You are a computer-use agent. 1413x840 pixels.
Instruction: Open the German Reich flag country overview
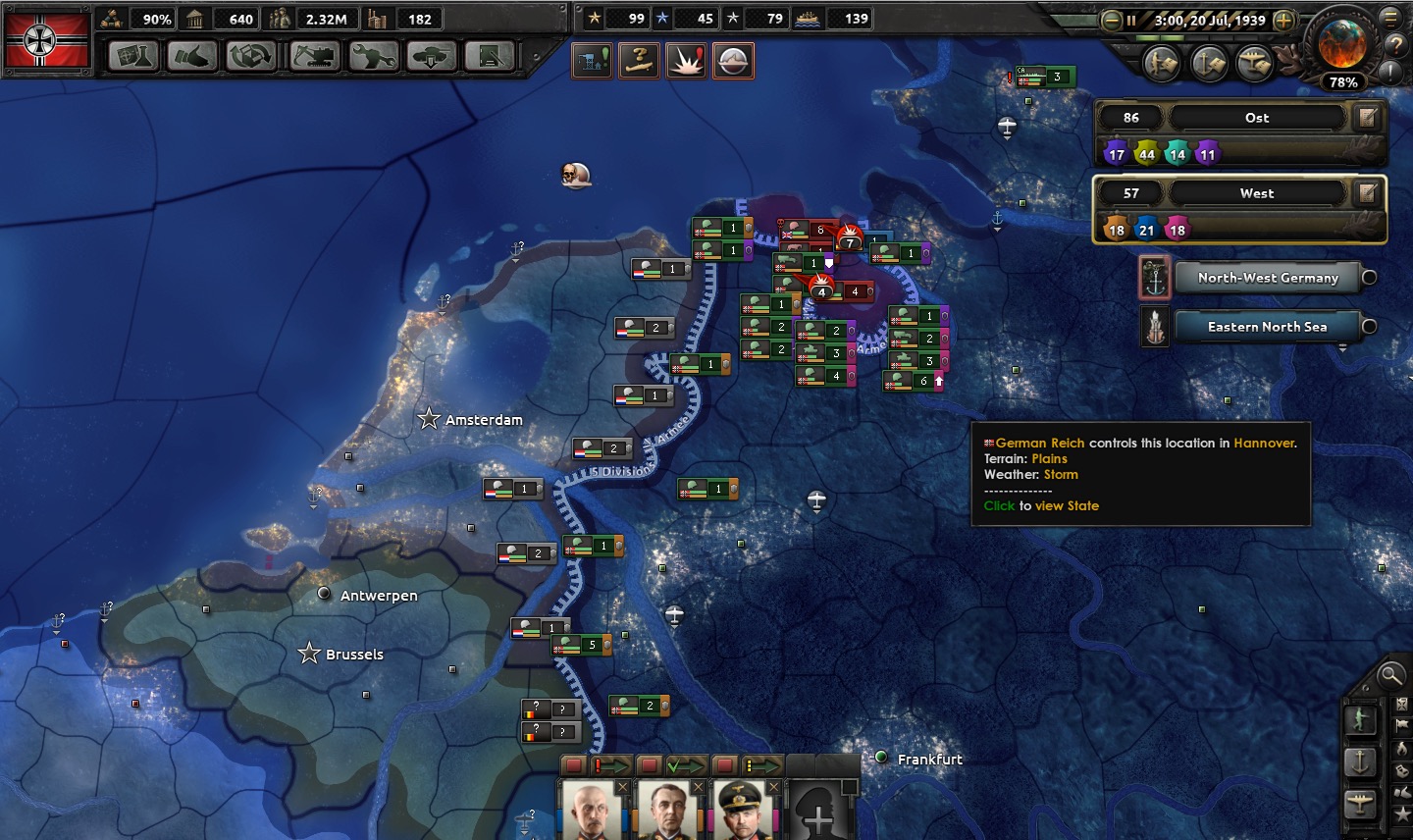tap(46, 40)
